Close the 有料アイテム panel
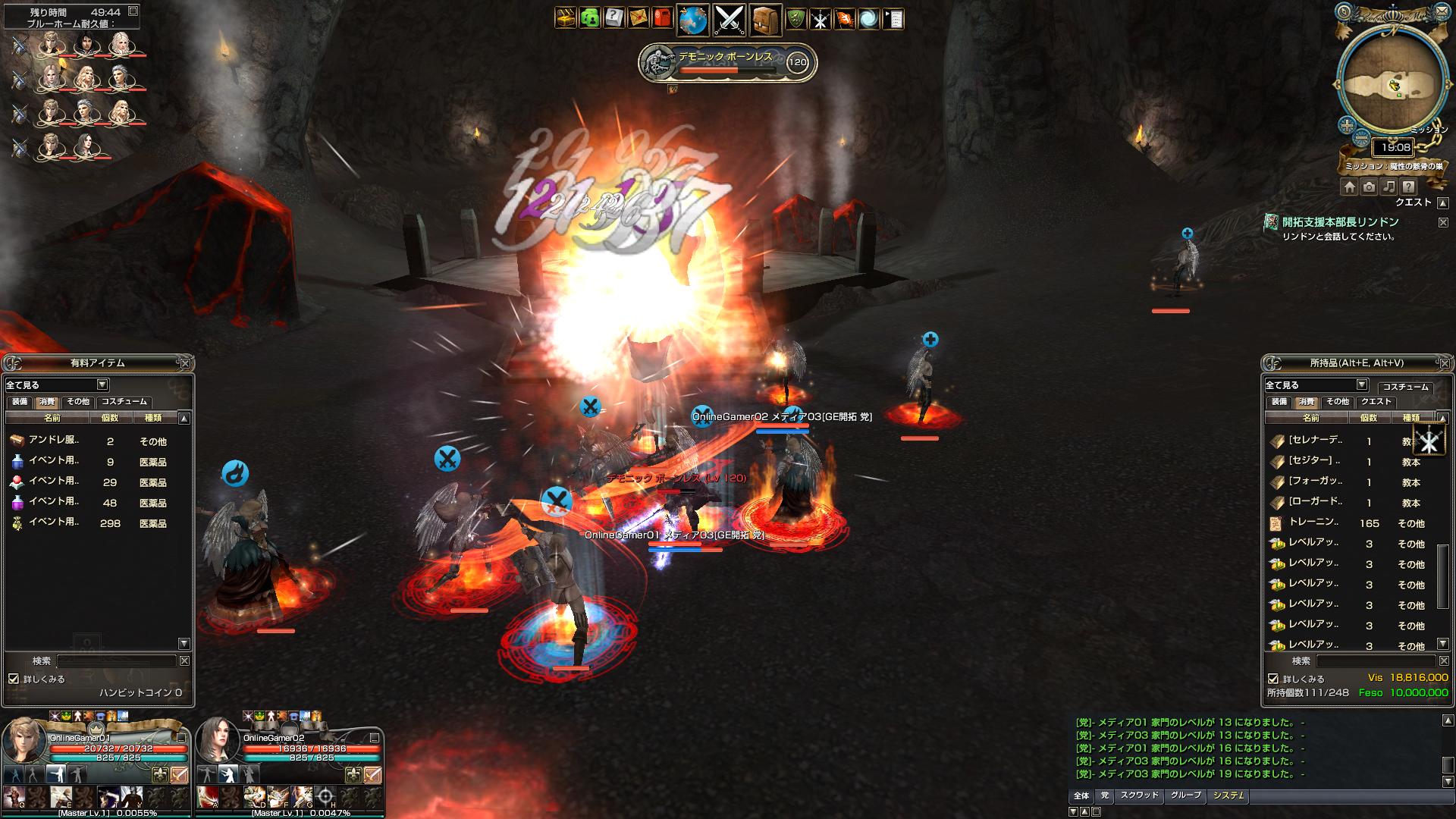This screenshot has height=819, width=1456. tap(184, 363)
